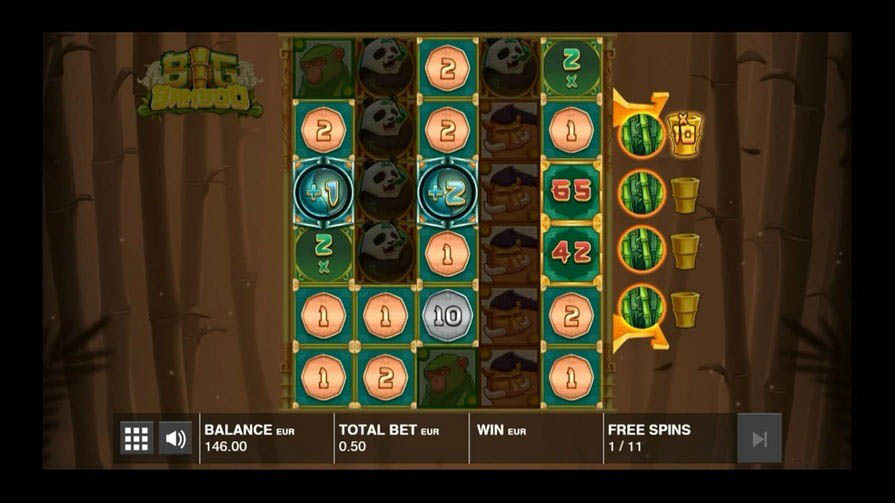Click the skip-forward spin button
Image resolution: width=895 pixels, height=503 pixels.
coord(759,438)
